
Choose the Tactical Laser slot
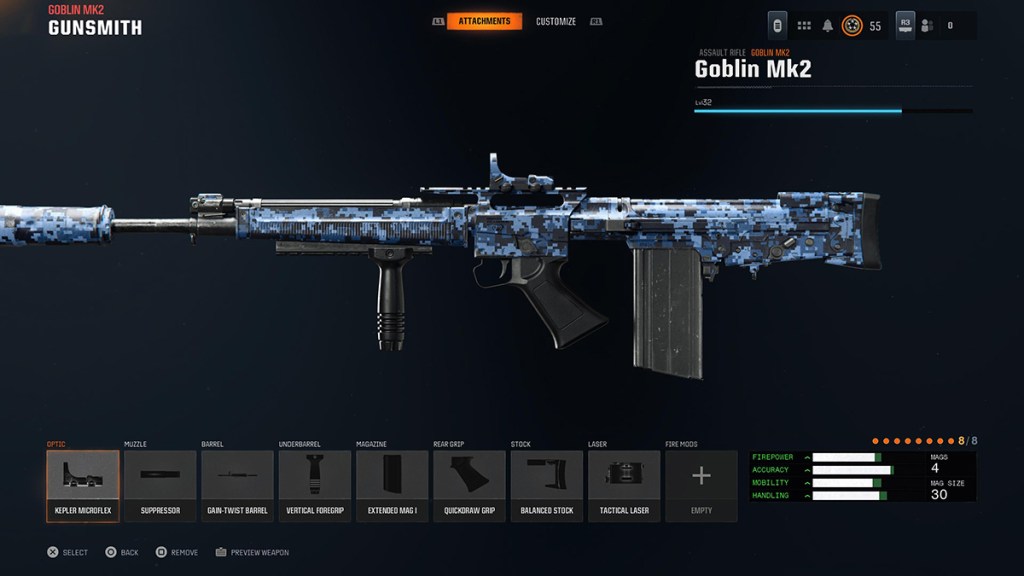[624, 485]
